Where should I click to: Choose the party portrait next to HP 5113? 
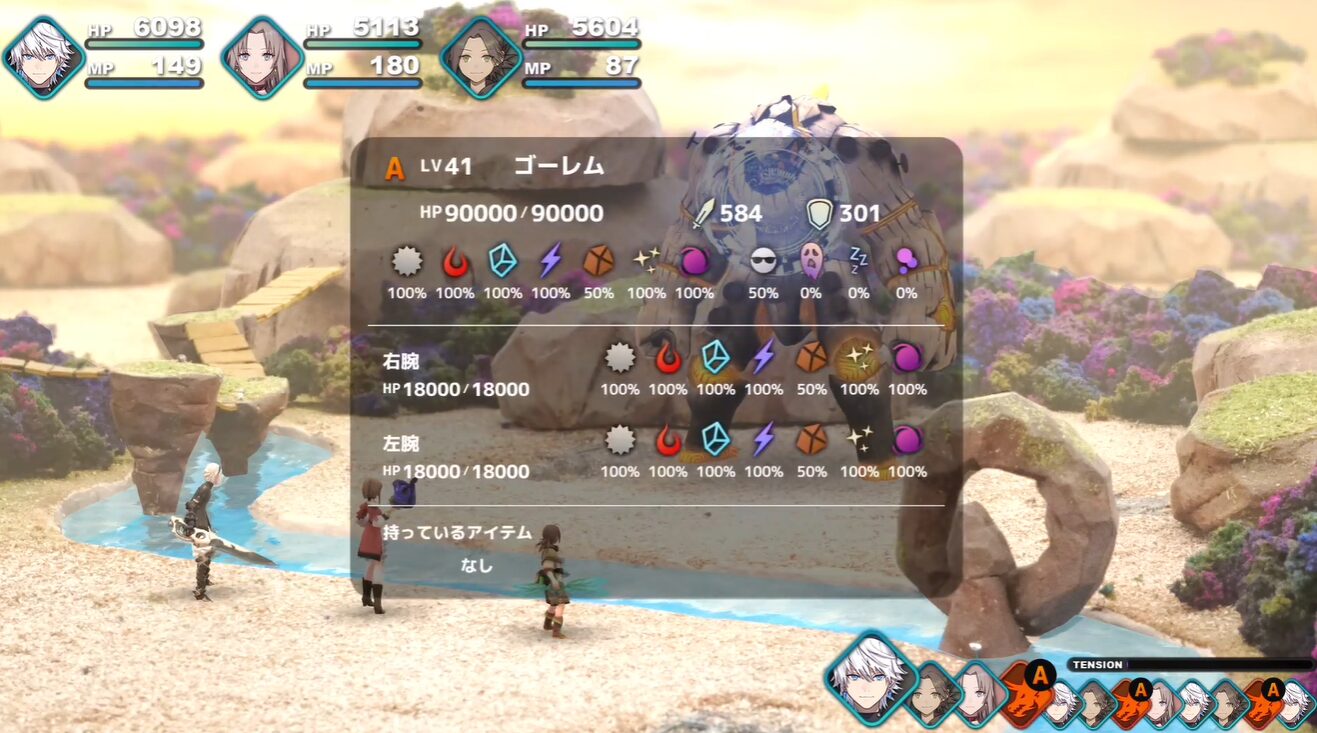[x=262, y=57]
